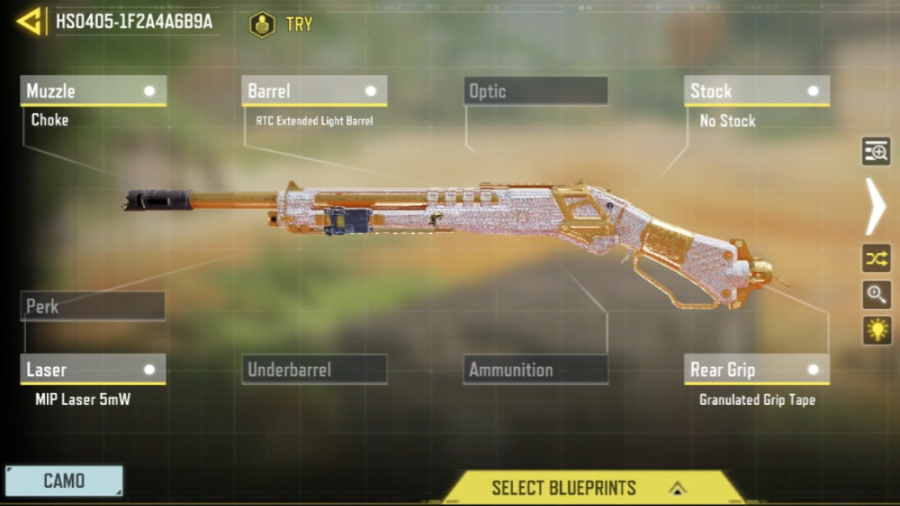Open the TRY weapon test option
The image size is (900, 506).
281,24
